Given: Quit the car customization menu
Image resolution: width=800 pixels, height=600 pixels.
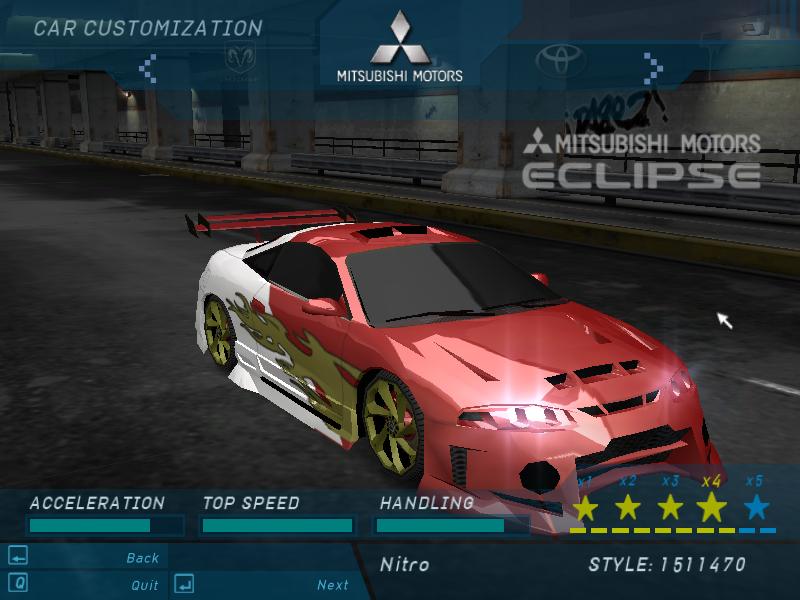Looking at the screenshot, I should pos(144,585).
